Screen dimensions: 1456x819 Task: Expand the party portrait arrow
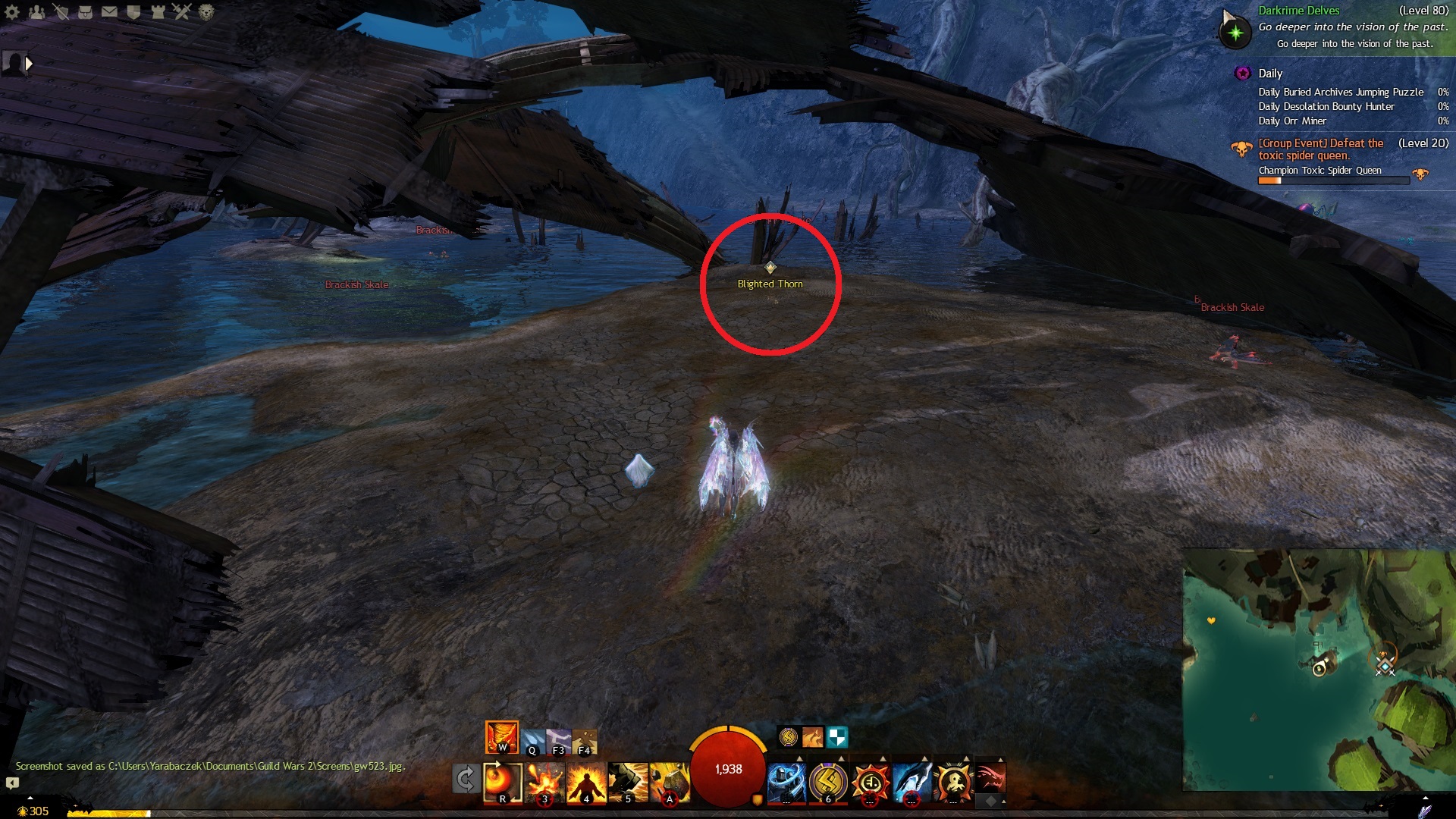(29, 64)
